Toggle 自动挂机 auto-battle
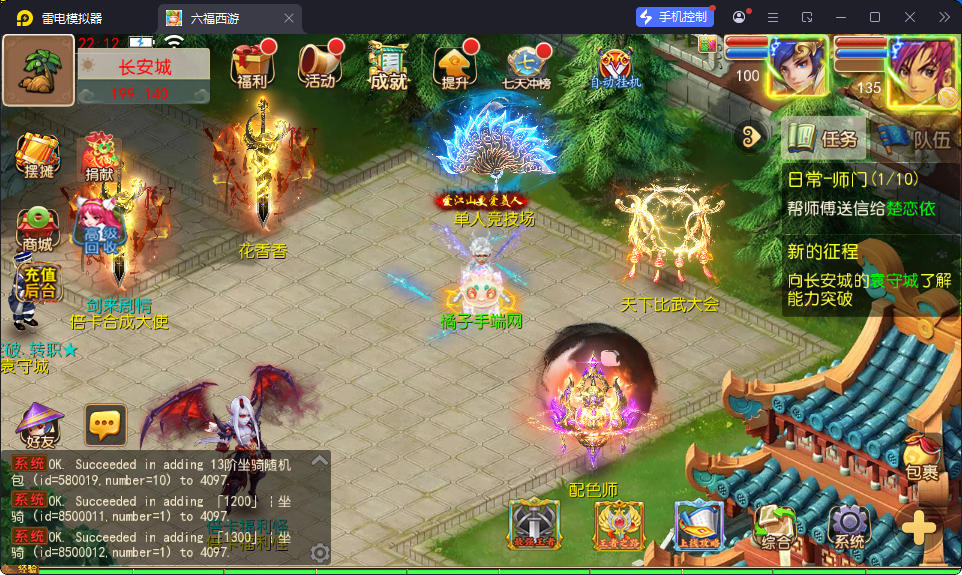The image size is (962, 575). (616, 66)
